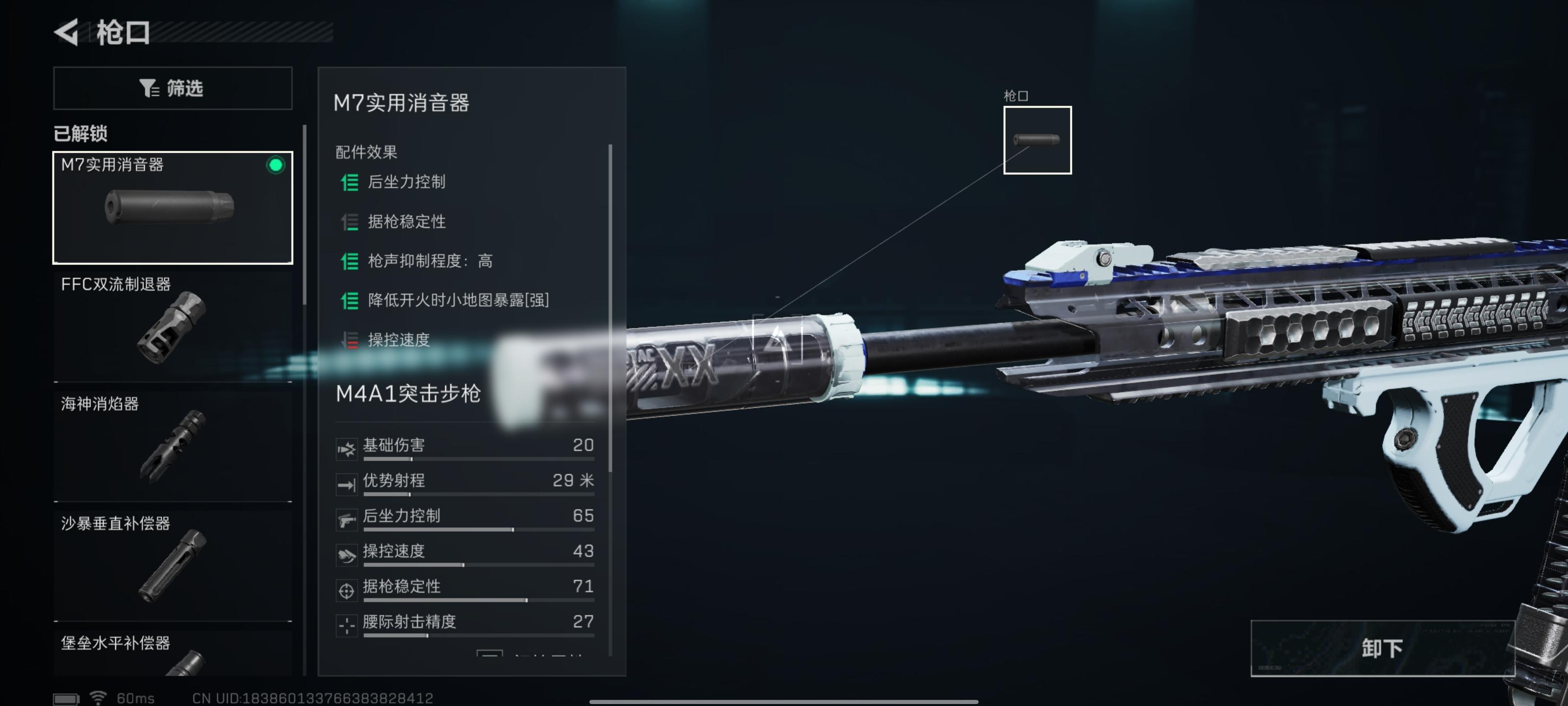
Task: Click the 枪口 attachment slot box above the weapon
Action: pyautogui.click(x=1037, y=141)
